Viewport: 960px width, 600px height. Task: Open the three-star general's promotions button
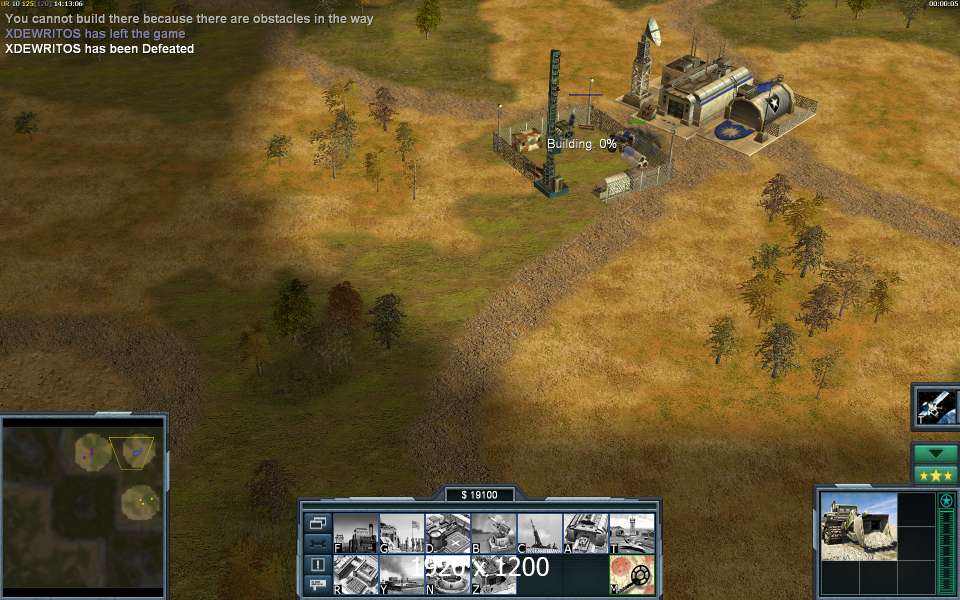tap(936, 474)
